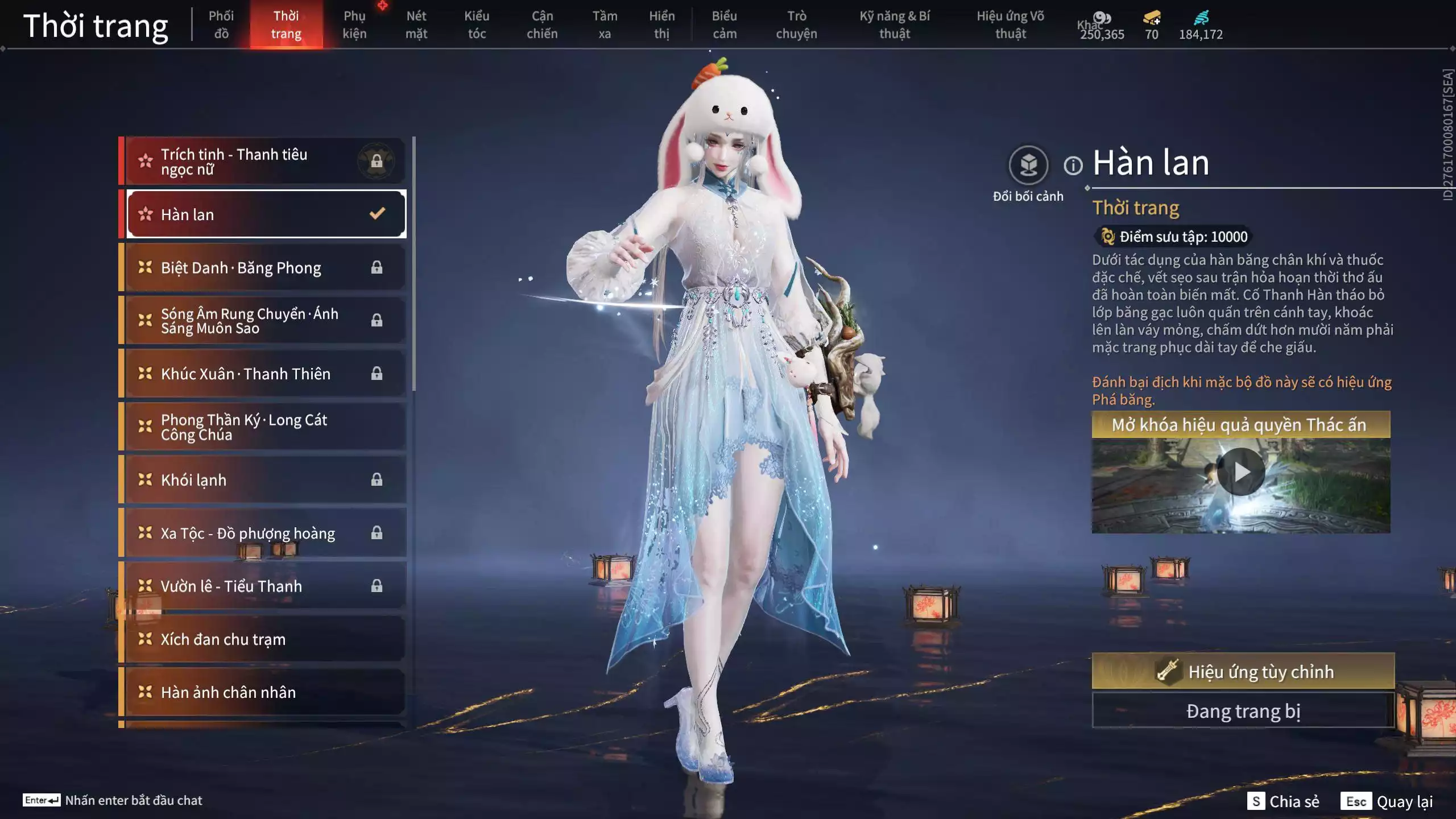
Task: Switch to the Phối đồ tab
Action: (x=221, y=24)
